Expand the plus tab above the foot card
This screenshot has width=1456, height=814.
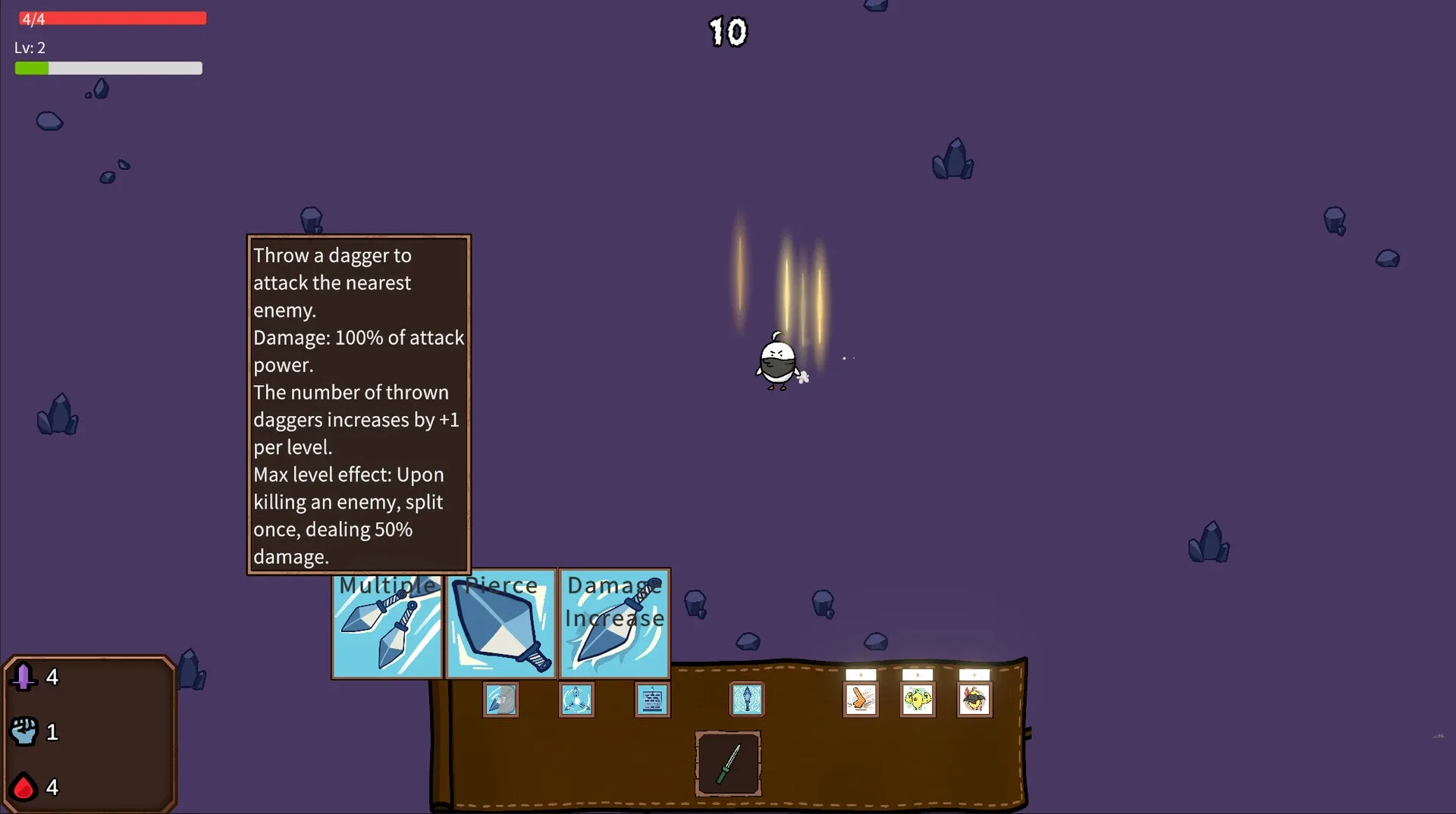(x=861, y=674)
